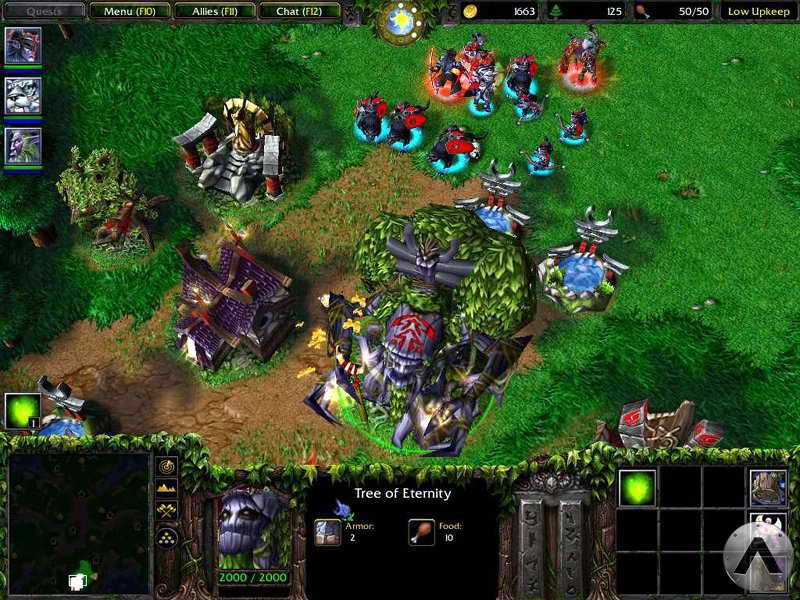800x600 pixels.
Task: Click the greyed-out Quests button
Action: (43, 12)
